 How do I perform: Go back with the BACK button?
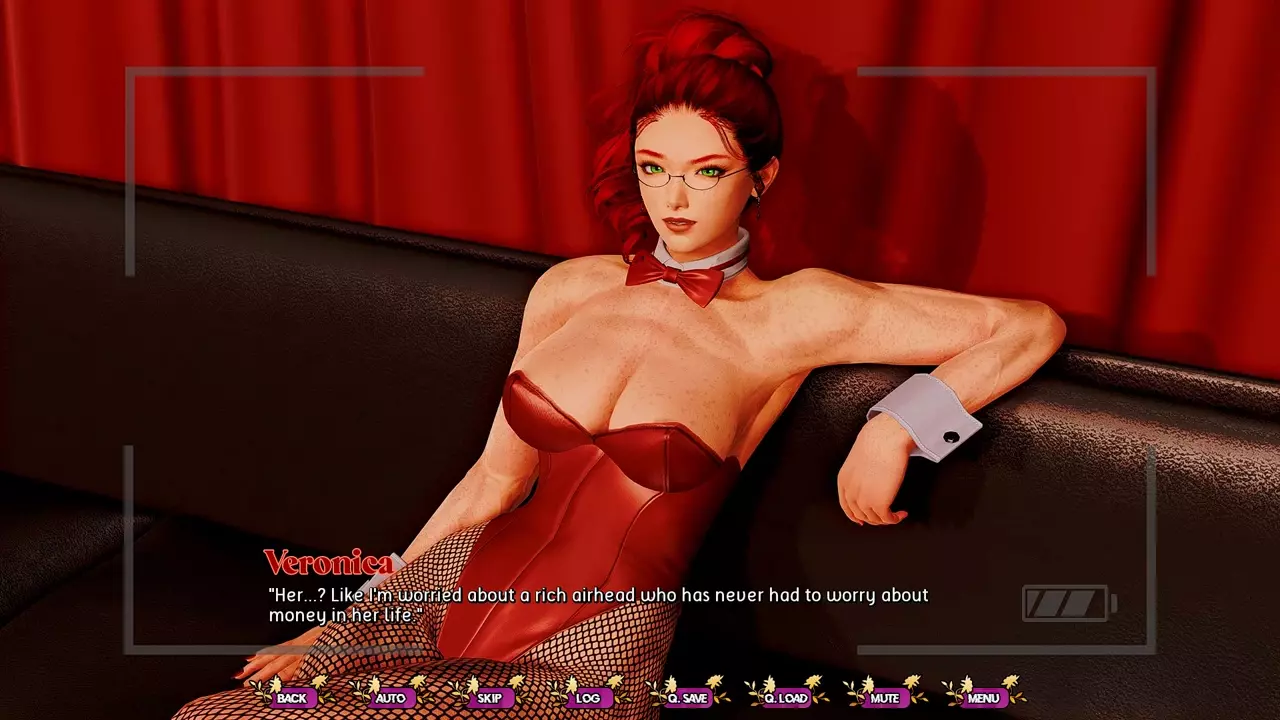292,697
